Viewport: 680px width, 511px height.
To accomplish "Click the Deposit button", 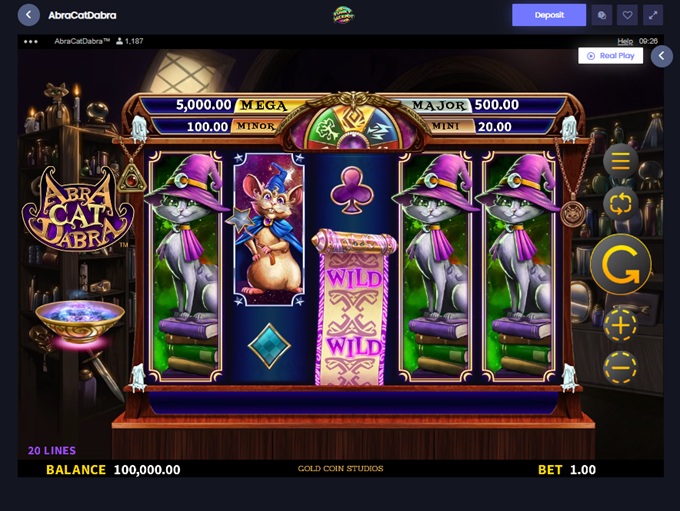I will [549, 15].
